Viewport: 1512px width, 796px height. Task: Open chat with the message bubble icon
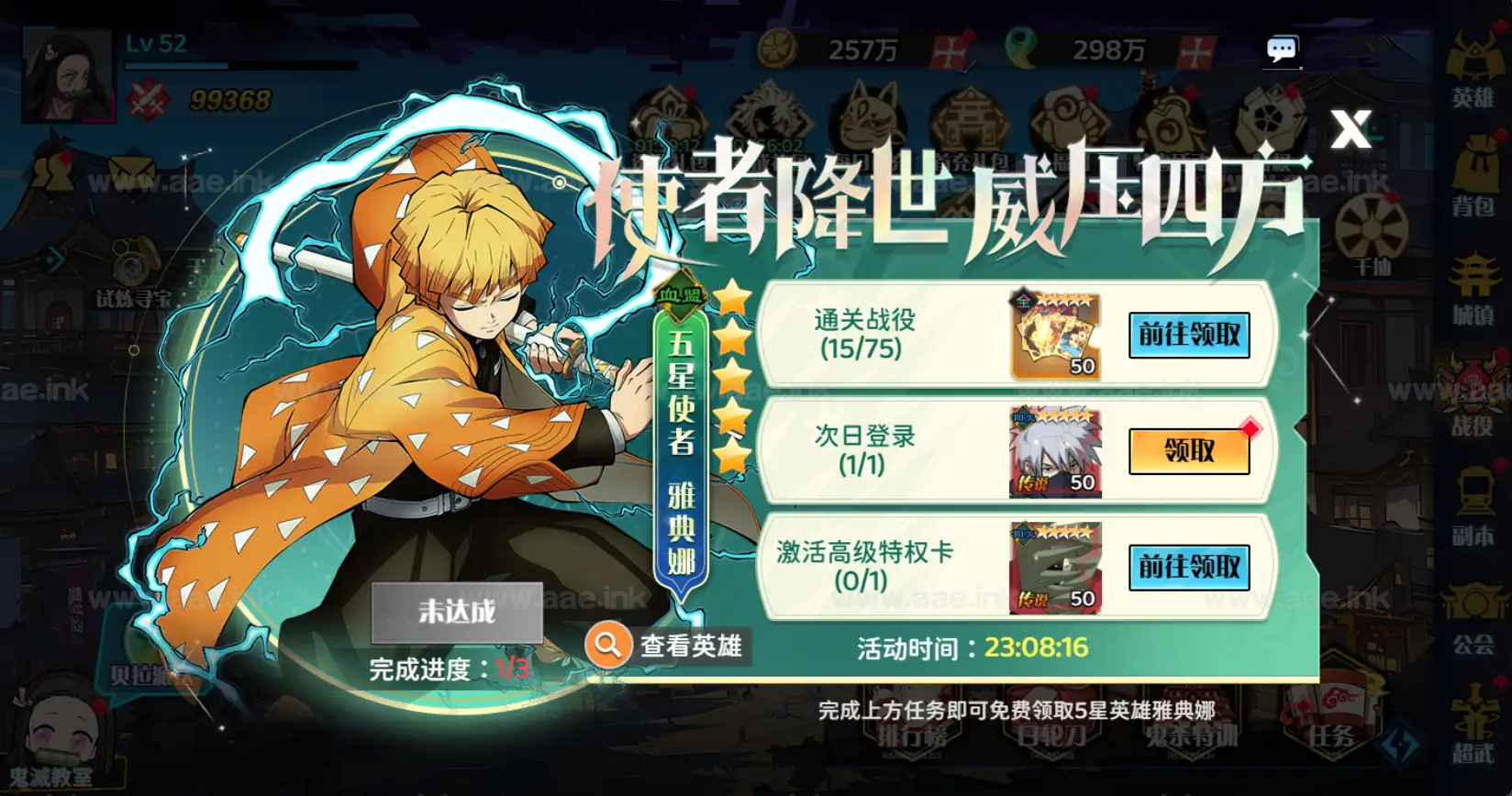tap(1282, 49)
